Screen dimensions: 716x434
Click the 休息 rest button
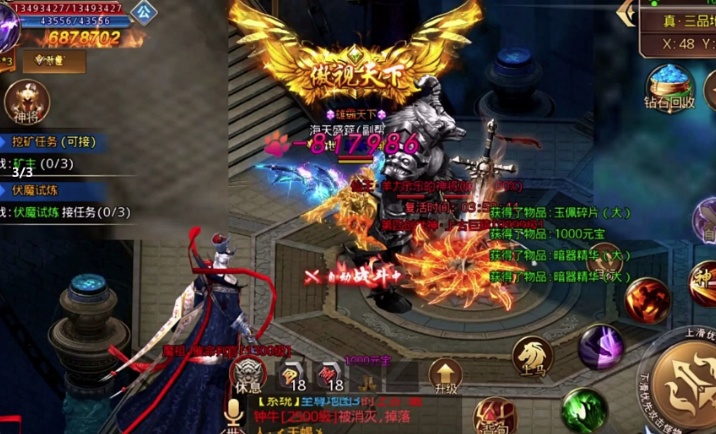(245, 373)
